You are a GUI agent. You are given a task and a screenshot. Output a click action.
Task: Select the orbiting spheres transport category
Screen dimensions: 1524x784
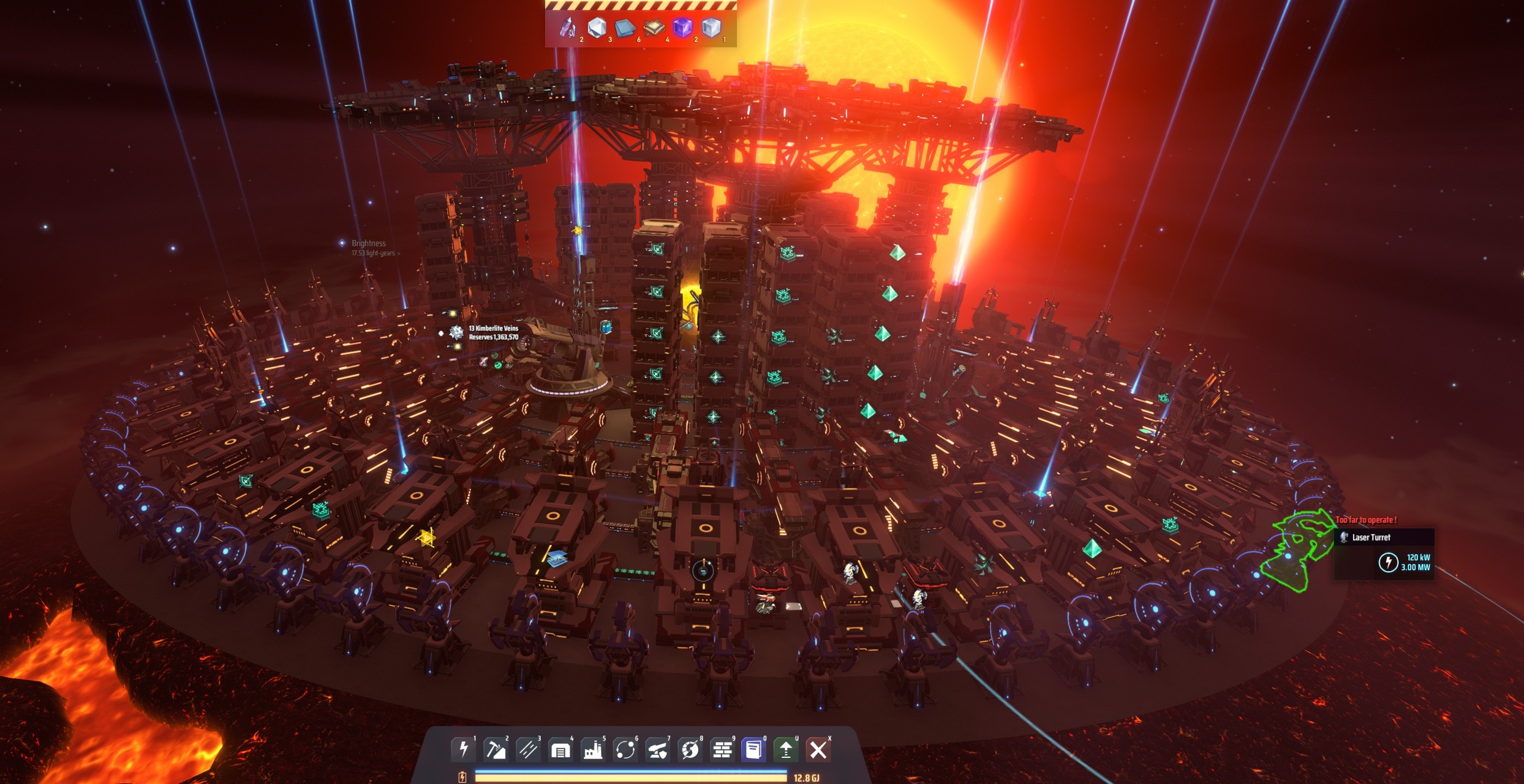pyautogui.click(x=625, y=750)
